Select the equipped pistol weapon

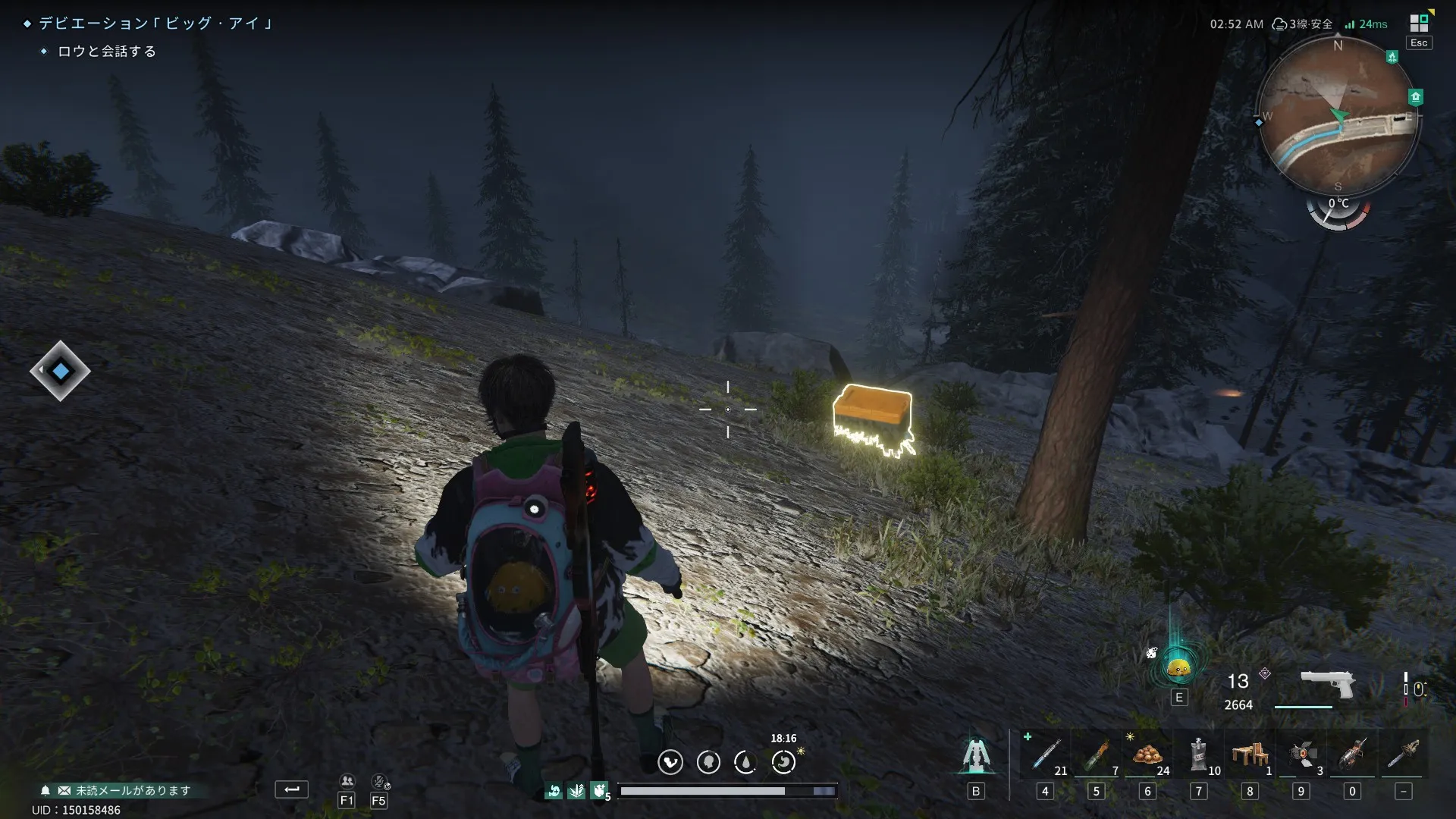(1327, 683)
